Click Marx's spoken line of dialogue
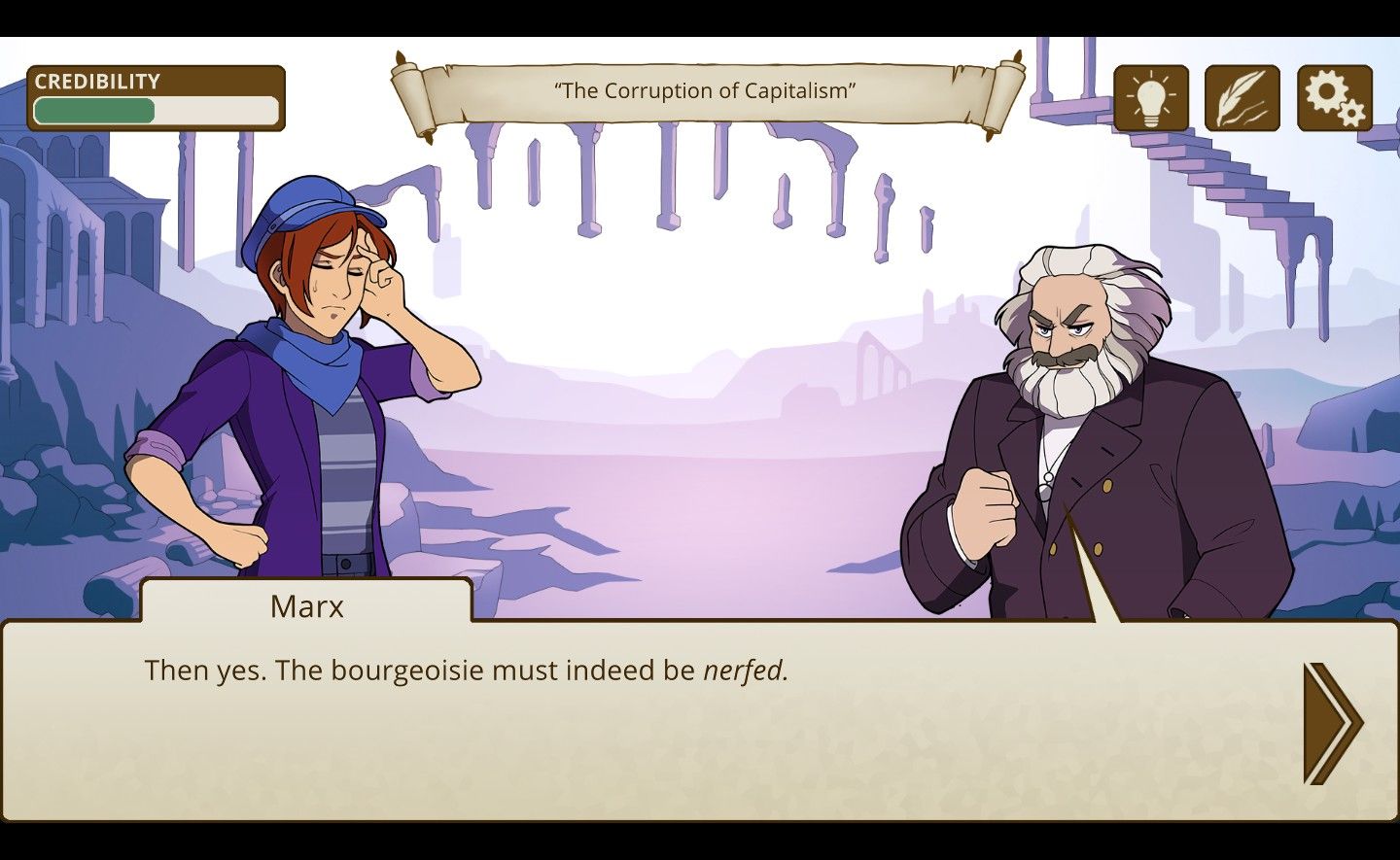 click(467, 671)
